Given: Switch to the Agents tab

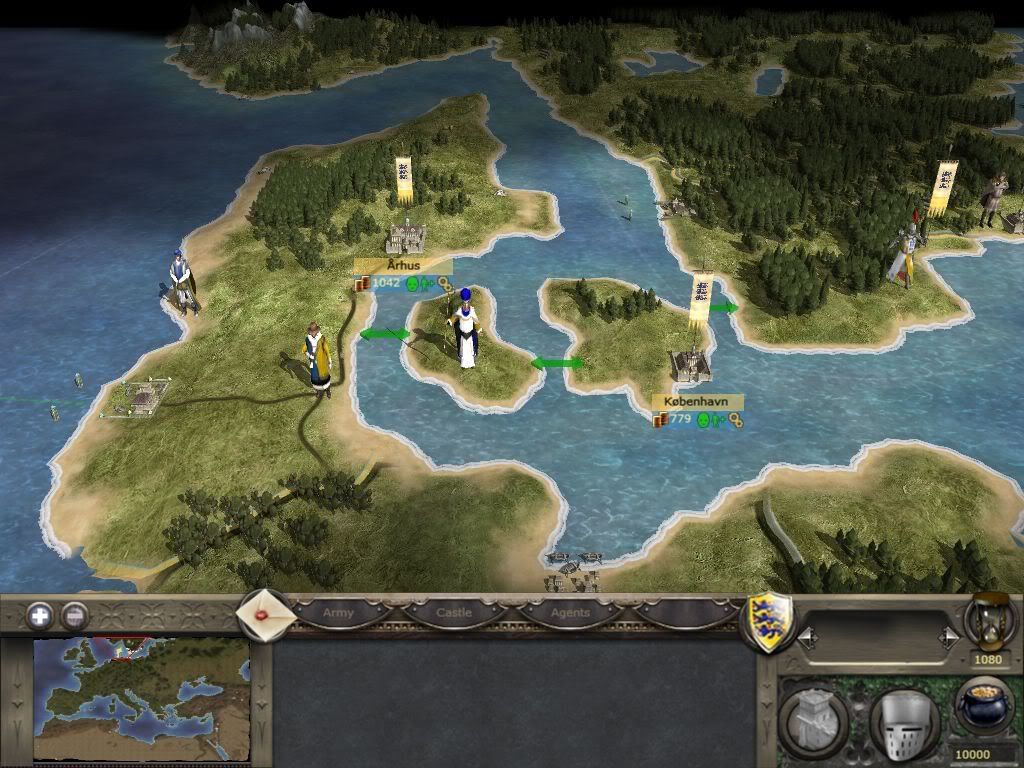Looking at the screenshot, I should 571,612.
